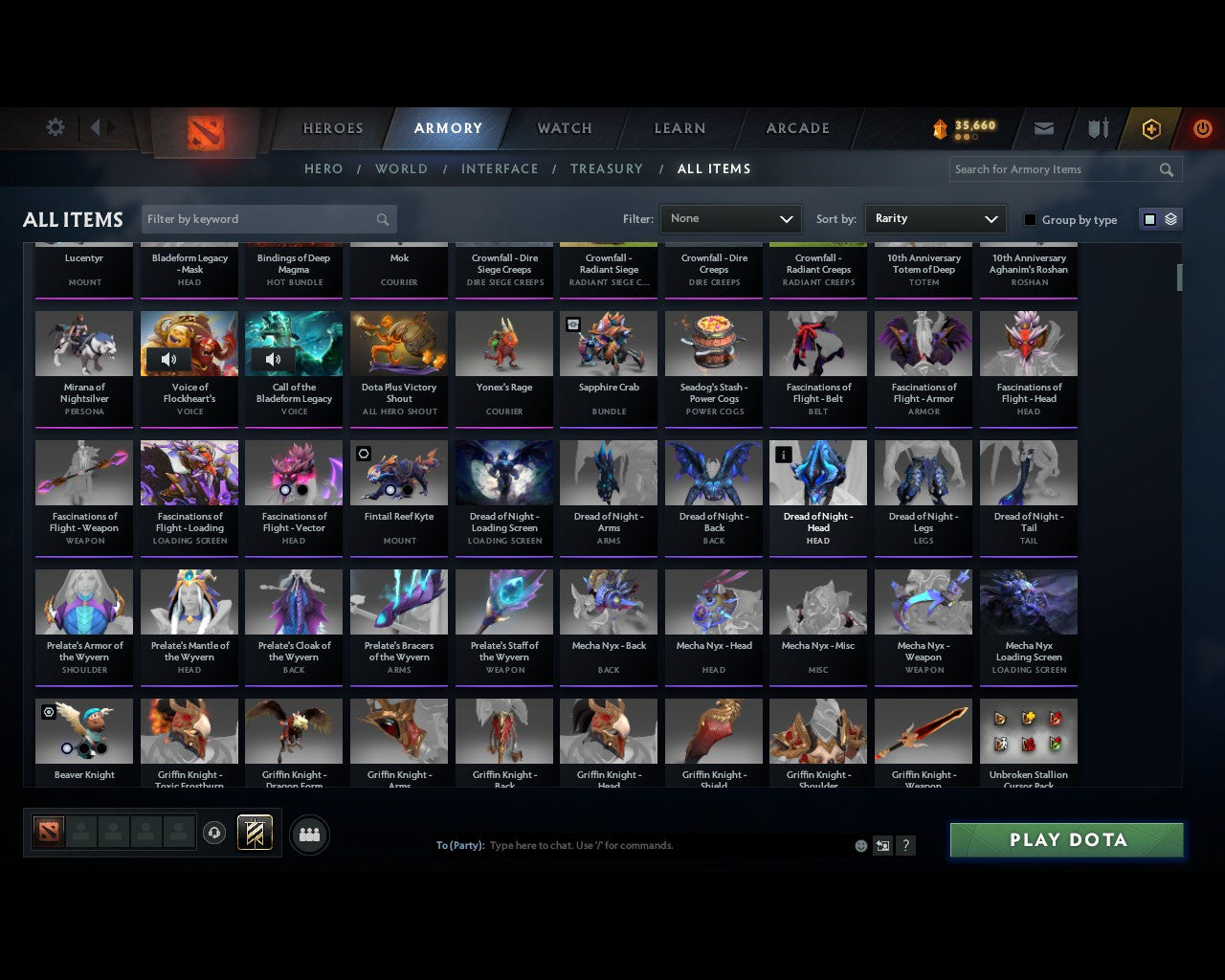Select the grid view toggle
The height and width of the screenshot is (980, 1225).
tap(1149, 218)
